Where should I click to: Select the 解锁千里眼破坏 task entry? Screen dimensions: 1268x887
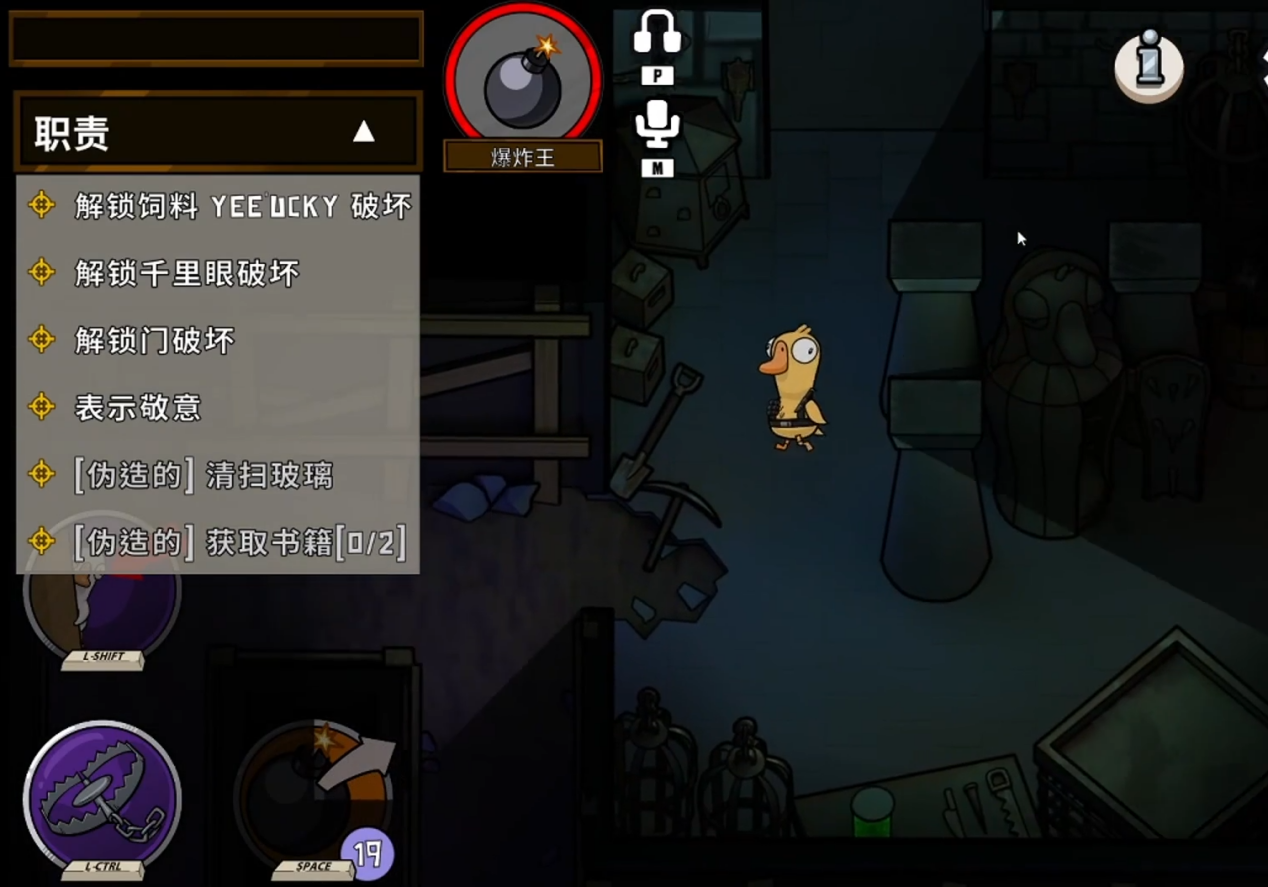coord(187,273)
